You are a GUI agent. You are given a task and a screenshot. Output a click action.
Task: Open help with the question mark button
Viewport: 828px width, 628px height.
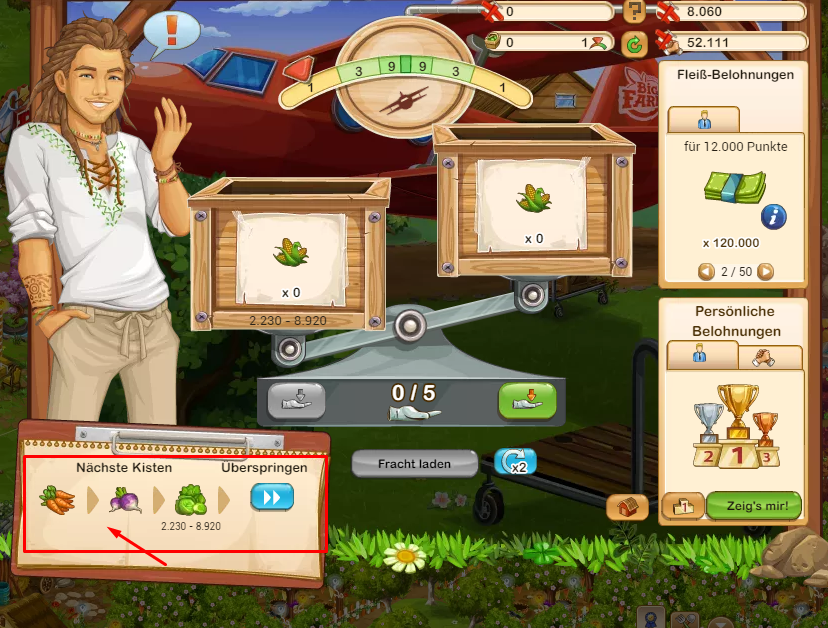(x=634, y=12)
